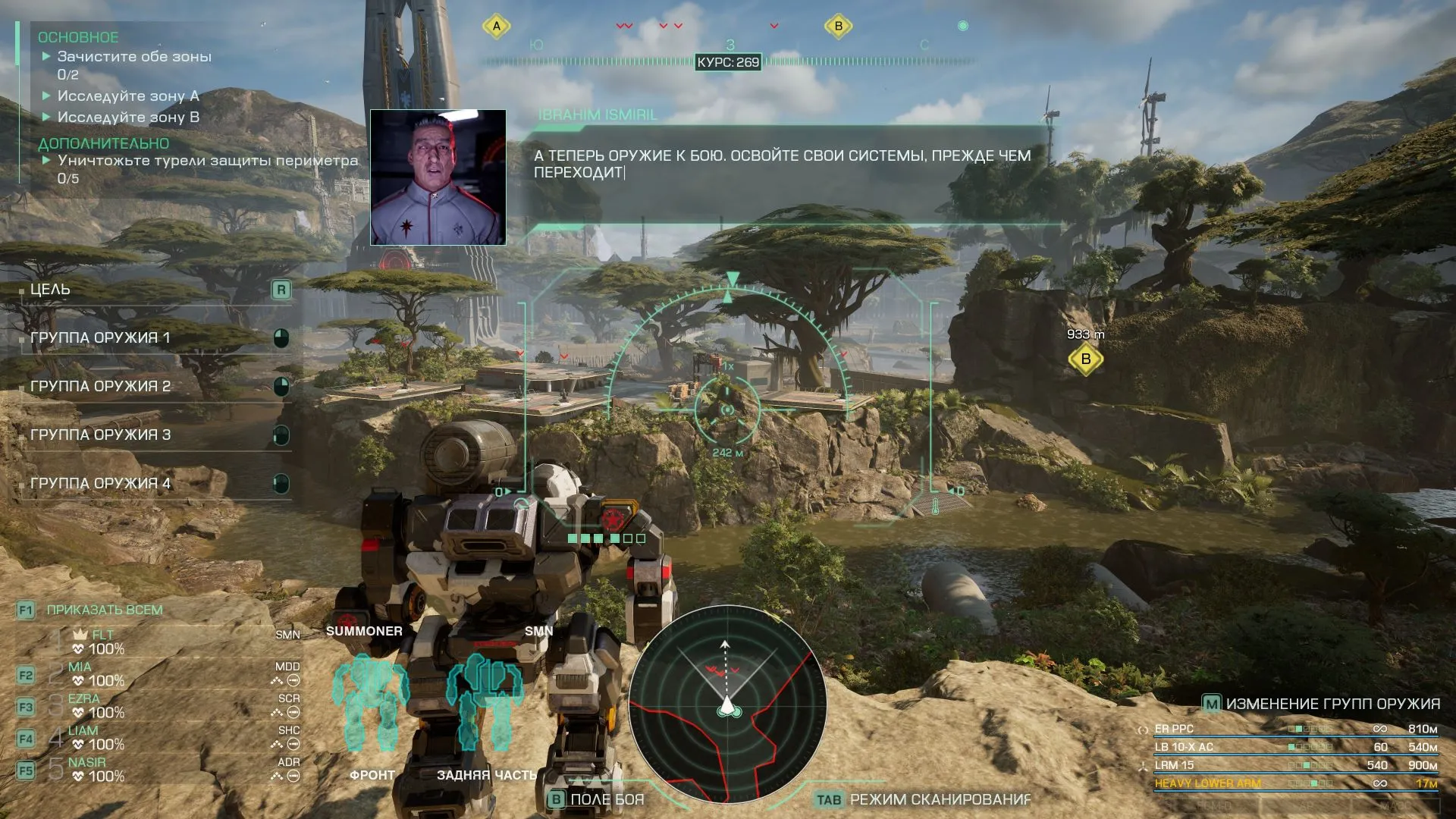This screenshot has height=819, width=1456.
Task: Click compass marker A on heading bar
Action: 497,27
